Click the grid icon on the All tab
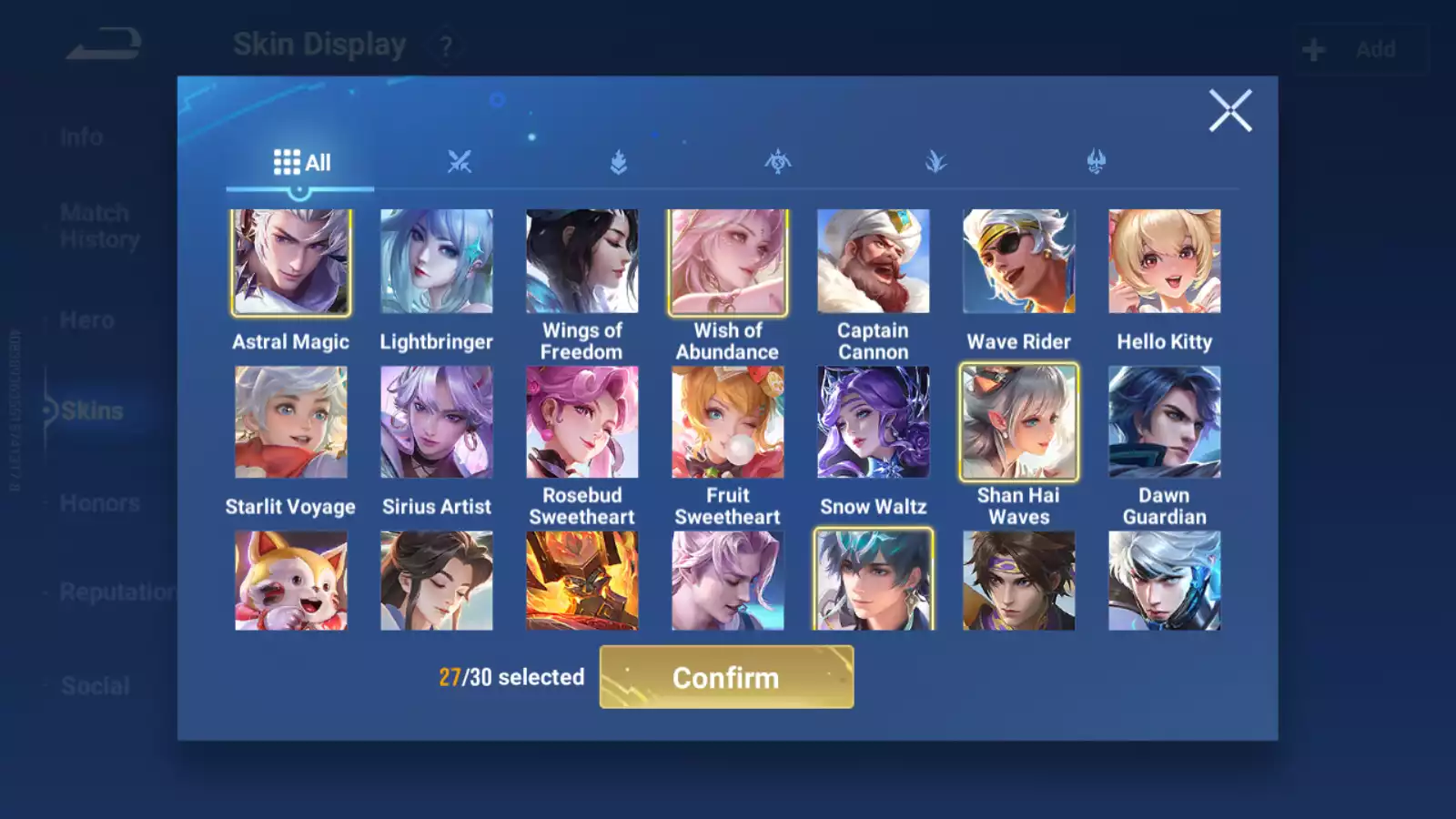The width and height of the screenshot is (1456, 819). 285,162
